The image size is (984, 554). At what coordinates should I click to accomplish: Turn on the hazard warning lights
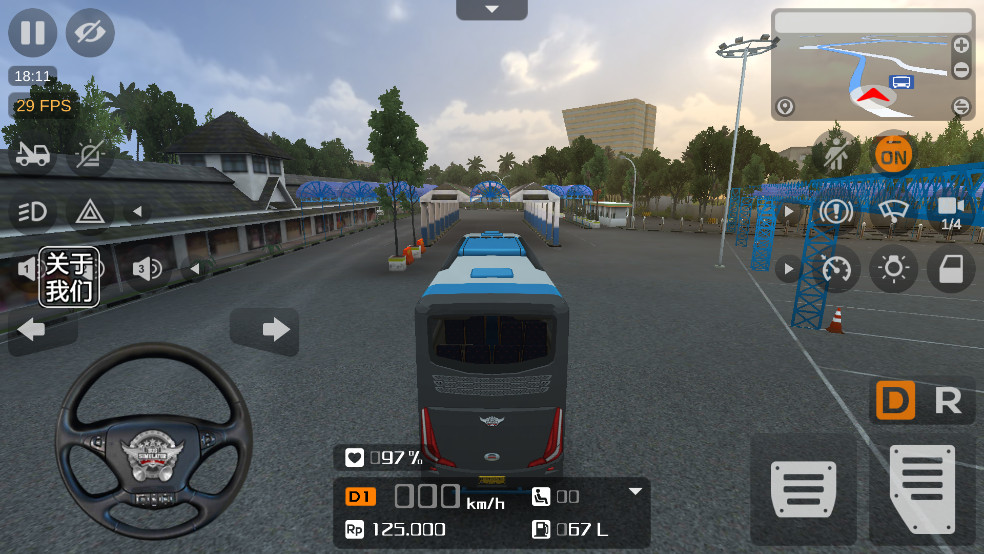click(90, 211)
